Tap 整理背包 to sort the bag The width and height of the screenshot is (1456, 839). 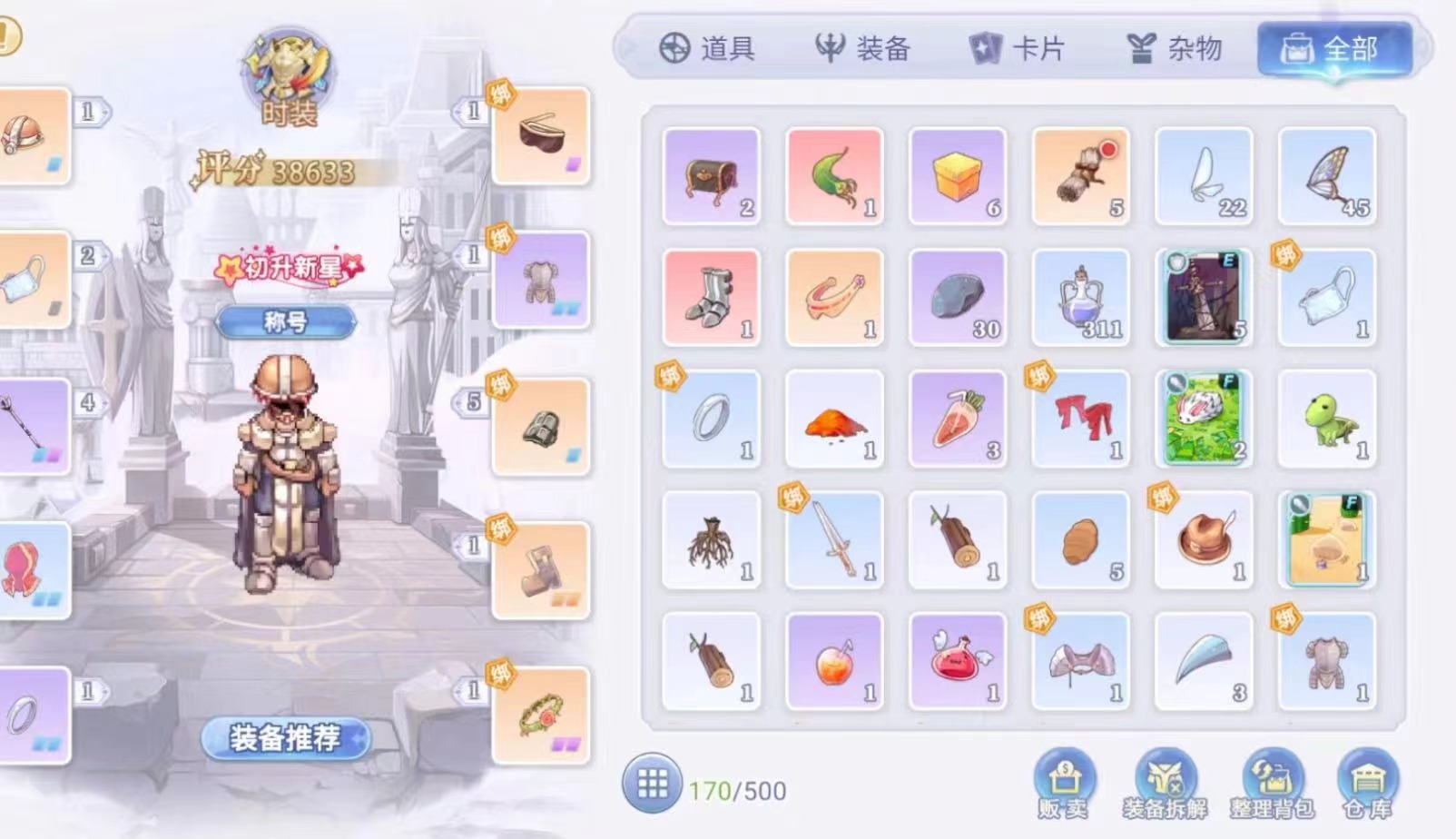point(1271,783)
